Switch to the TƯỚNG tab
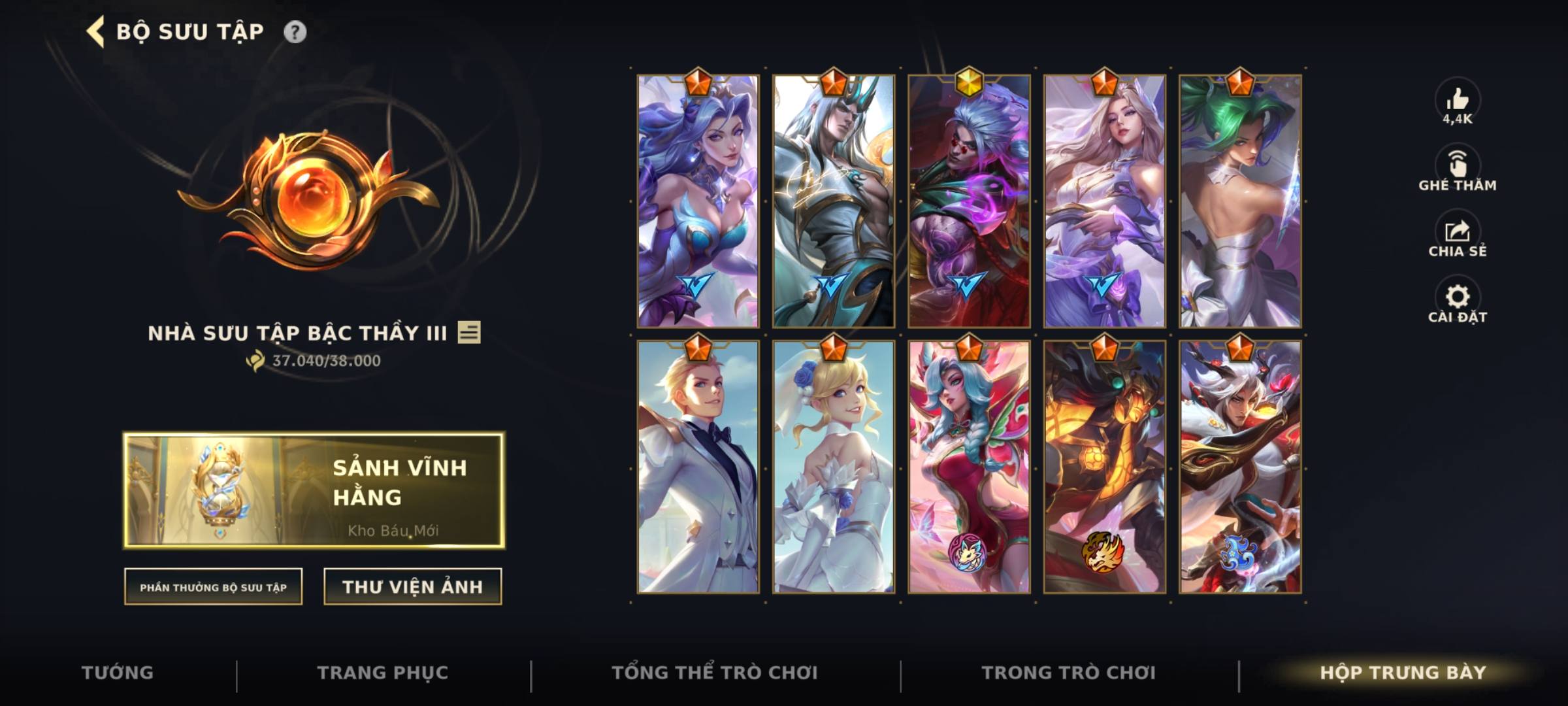The image size is (1568, 706). (x=118, y=672)
